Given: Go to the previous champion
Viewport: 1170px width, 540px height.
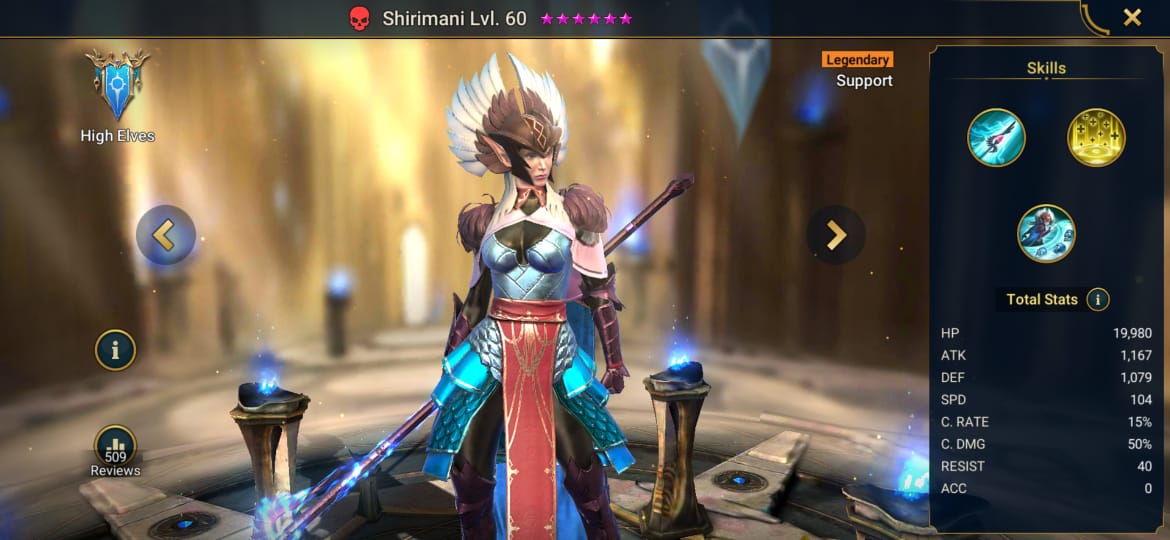Looking at the screenshot, I should point(165,235).
